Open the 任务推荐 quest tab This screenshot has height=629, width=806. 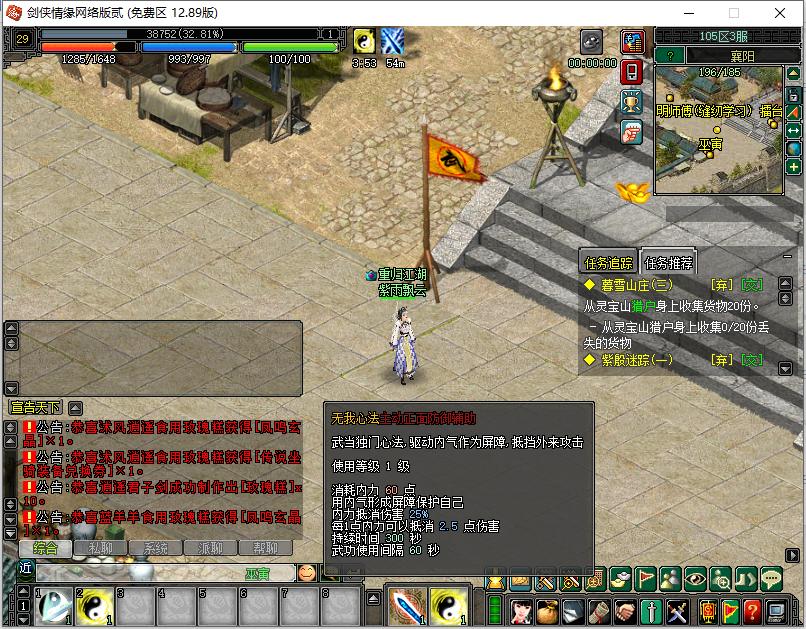click(668, 263)
